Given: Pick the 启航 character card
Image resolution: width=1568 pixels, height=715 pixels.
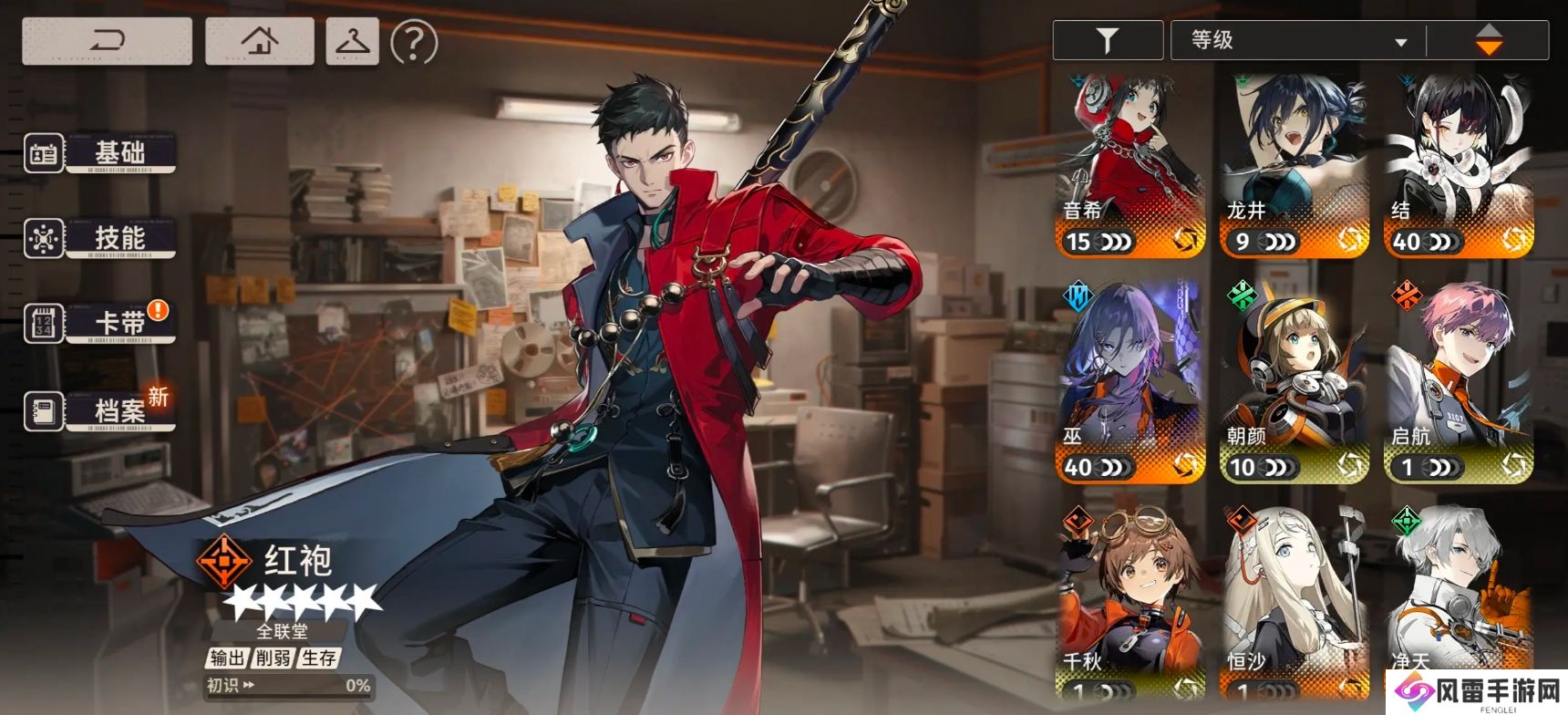Looking at the screenshot, I should [1459, 383].
